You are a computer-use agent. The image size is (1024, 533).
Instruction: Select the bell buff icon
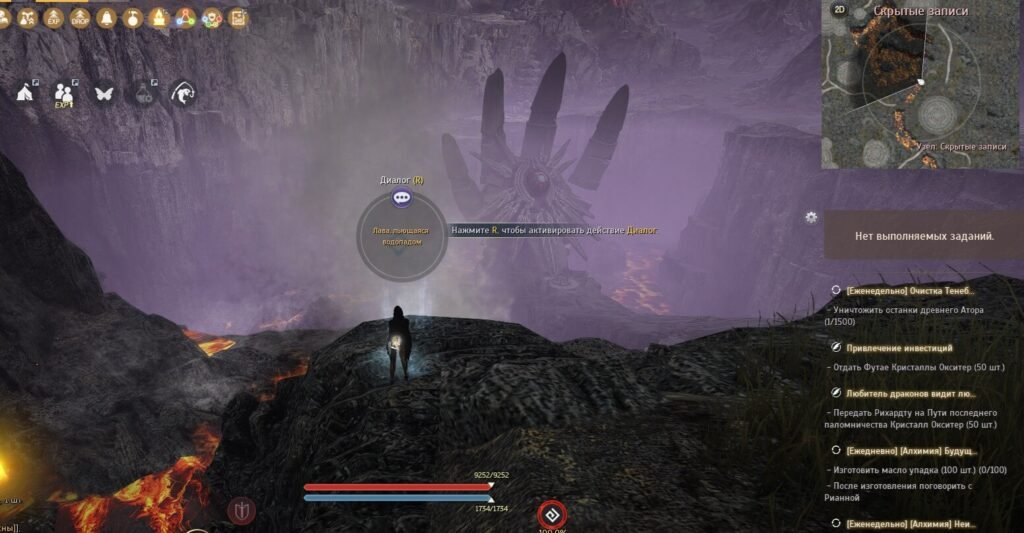tap(106, 18)
